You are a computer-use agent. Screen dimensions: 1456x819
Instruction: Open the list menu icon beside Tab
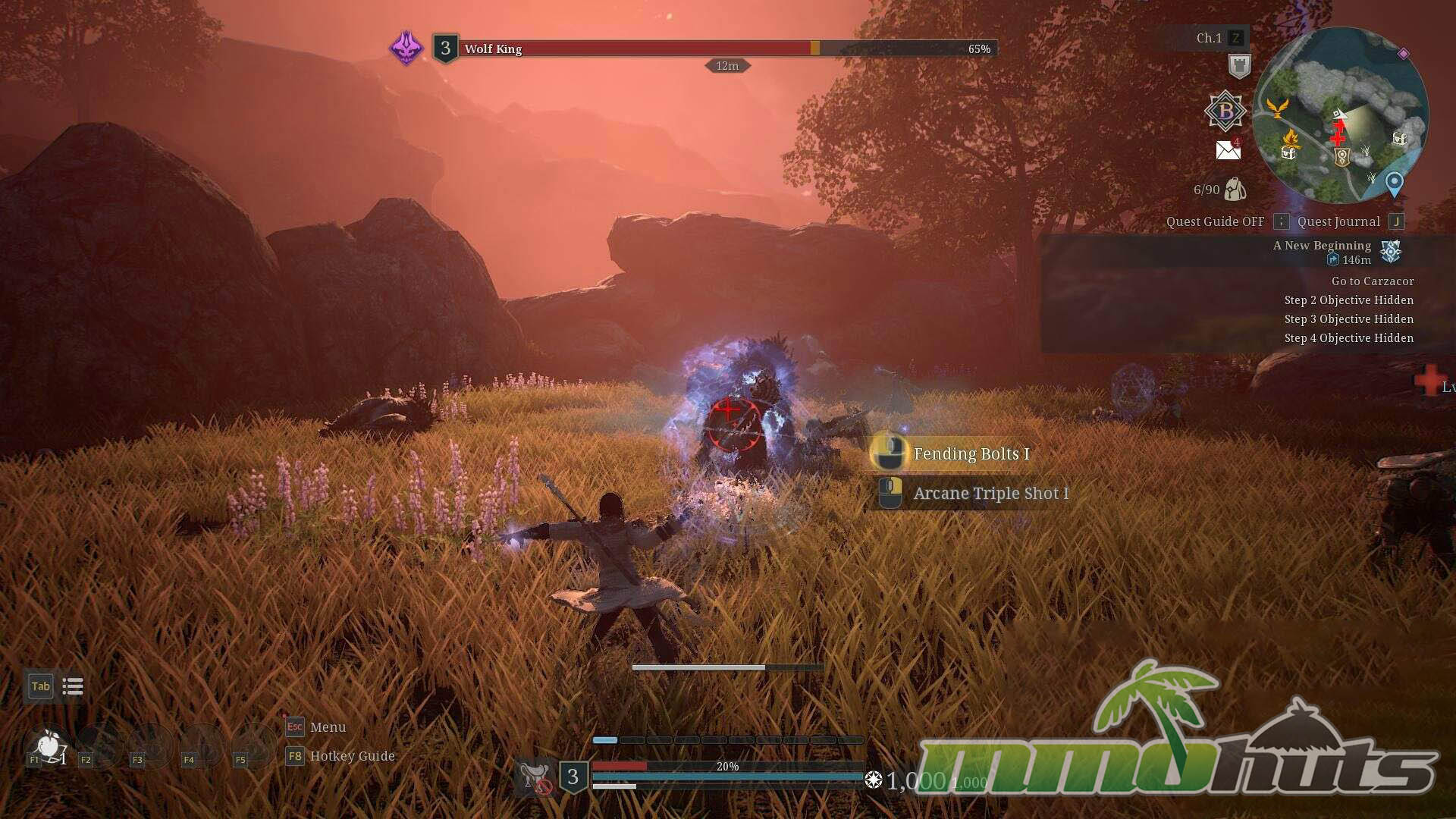(x=73, y=687)
